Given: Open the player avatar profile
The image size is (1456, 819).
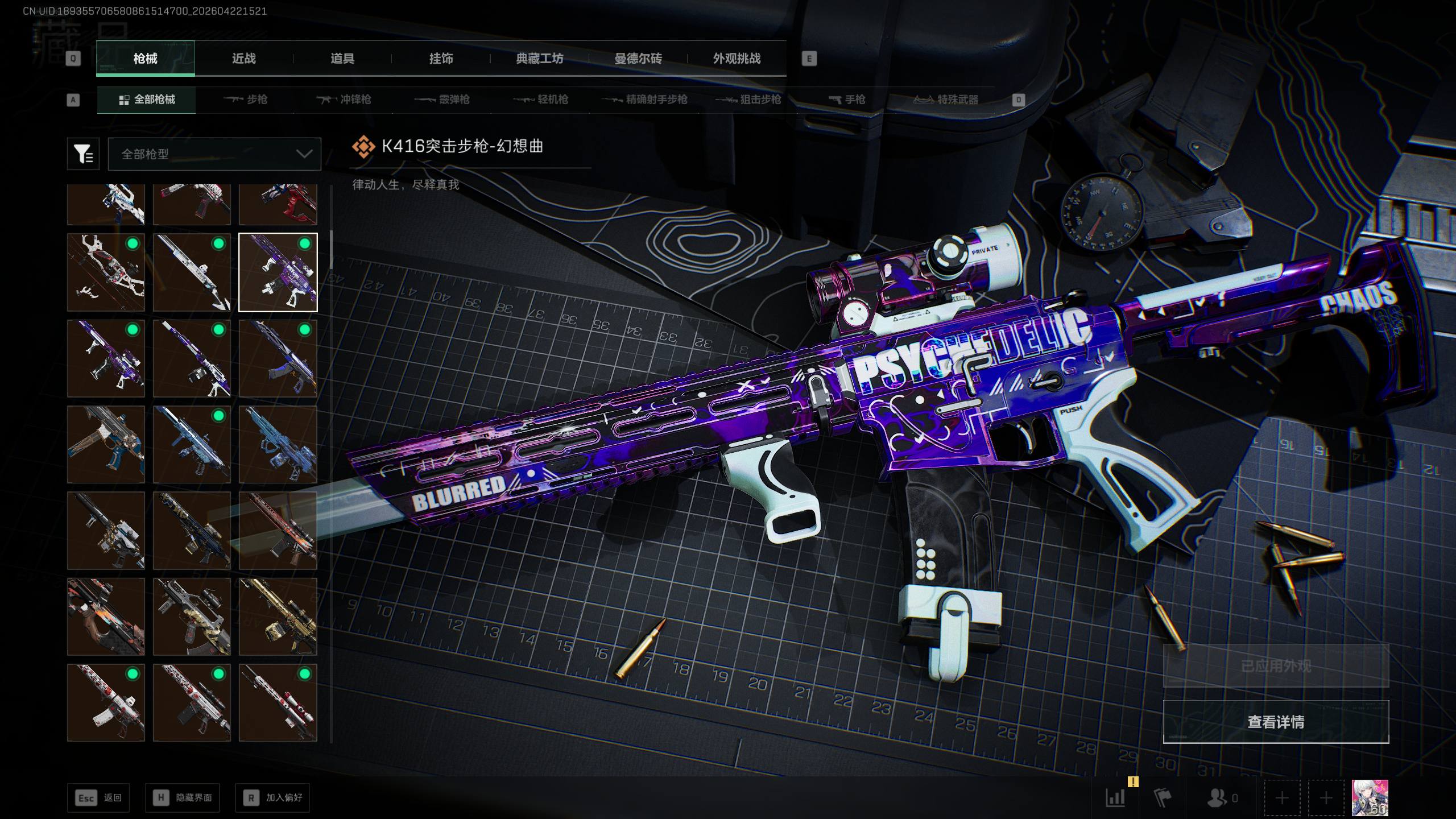Looking at the screenshot, I should point(1370,797).
